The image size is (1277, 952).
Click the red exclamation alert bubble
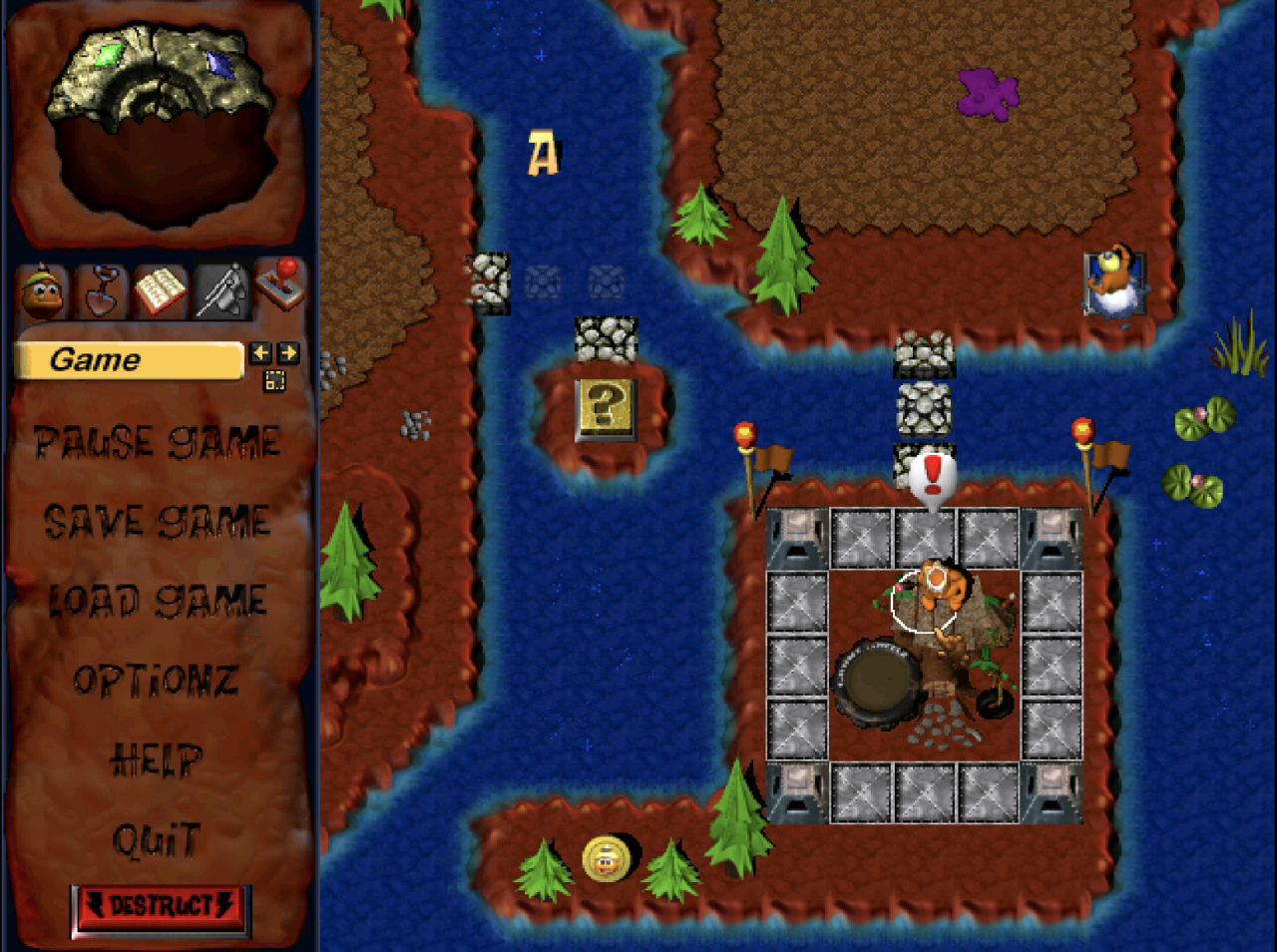point(933,479)
